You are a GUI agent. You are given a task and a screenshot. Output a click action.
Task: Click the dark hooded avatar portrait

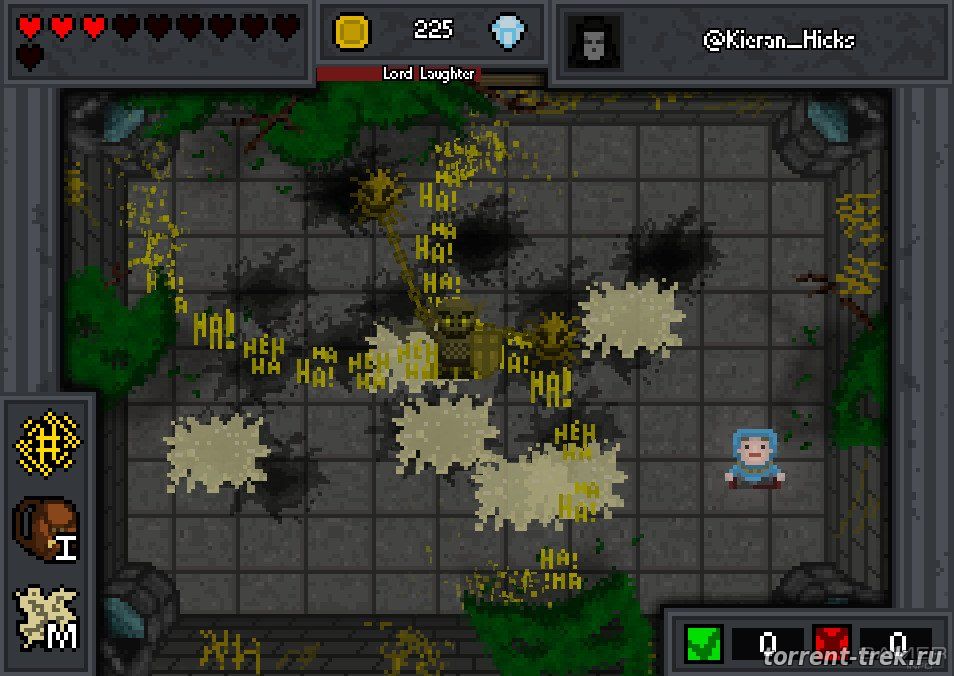[x=593, y=42]
